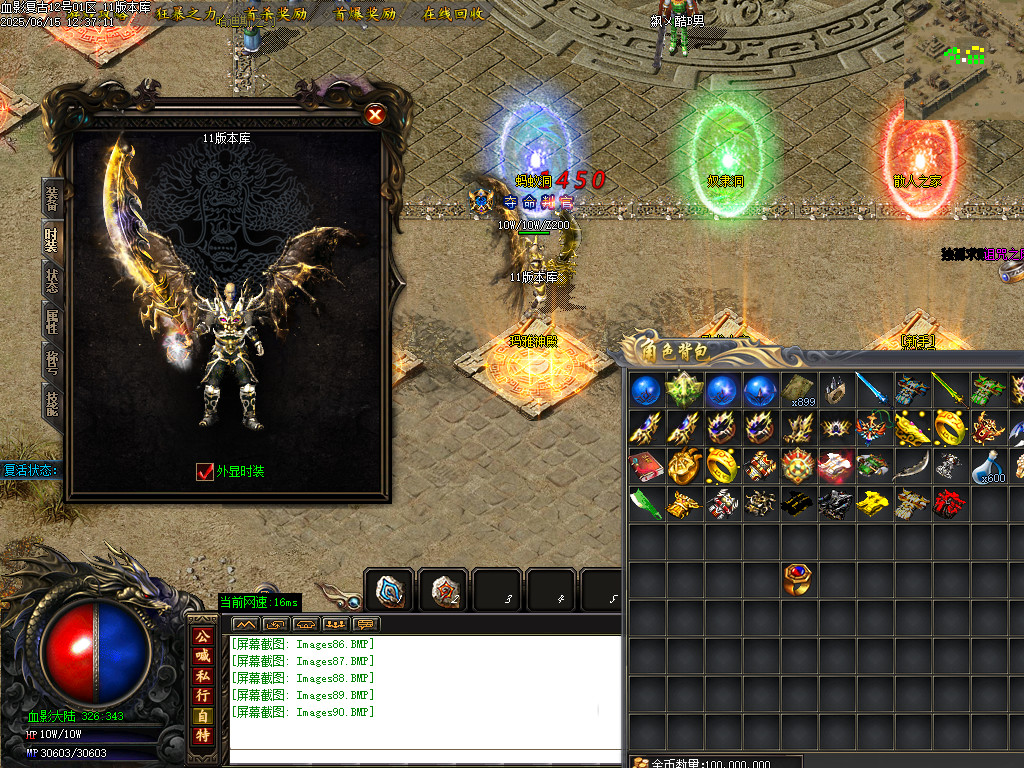Image resolution: width=1024 pixels, height=768 pixels.
Task: Select the 私 private chat channel button
Action: pyautogui.click(x=203, y=675)
